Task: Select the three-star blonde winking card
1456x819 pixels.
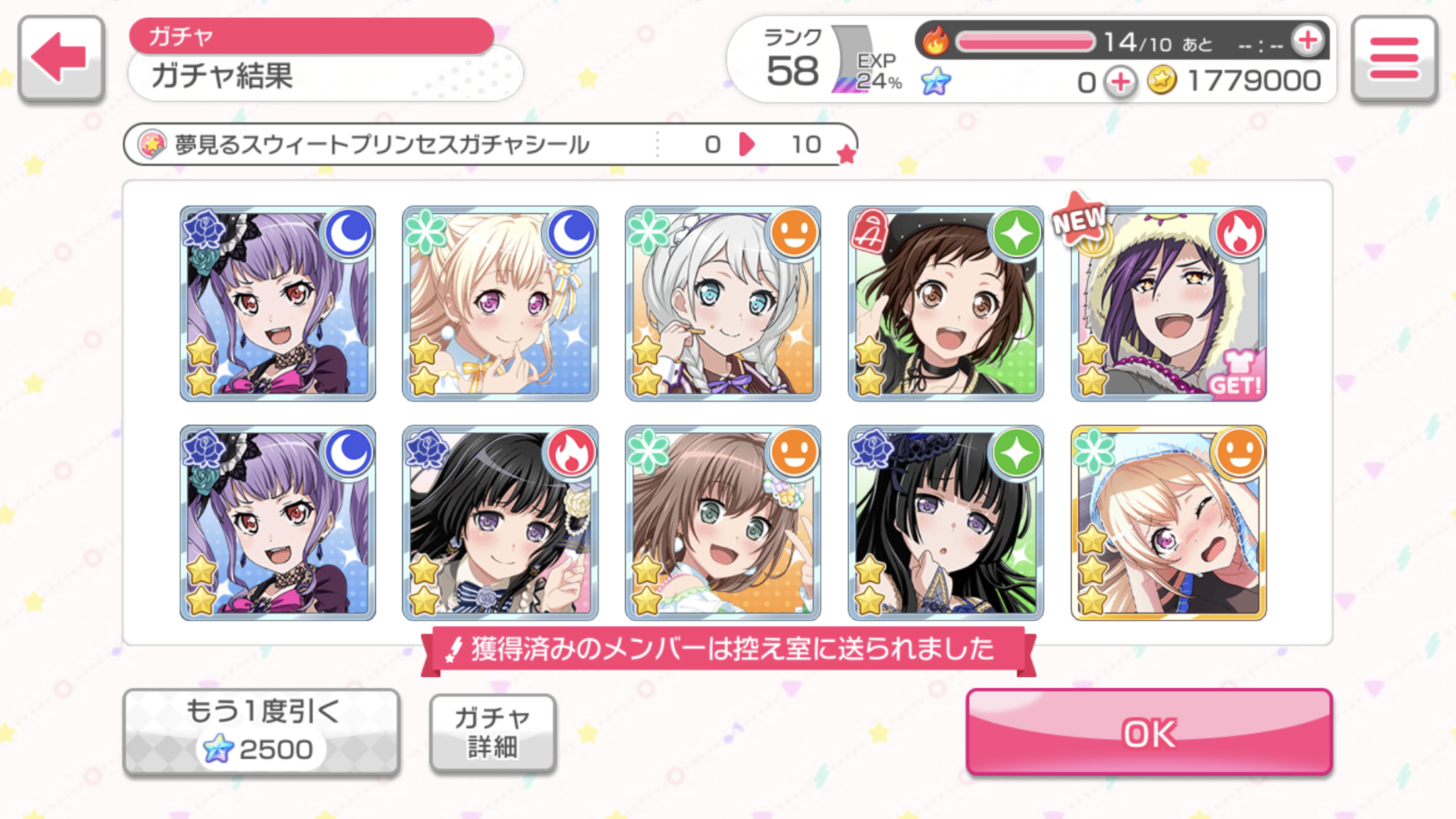Action: pyautogui.click(x=1168, y=522)
